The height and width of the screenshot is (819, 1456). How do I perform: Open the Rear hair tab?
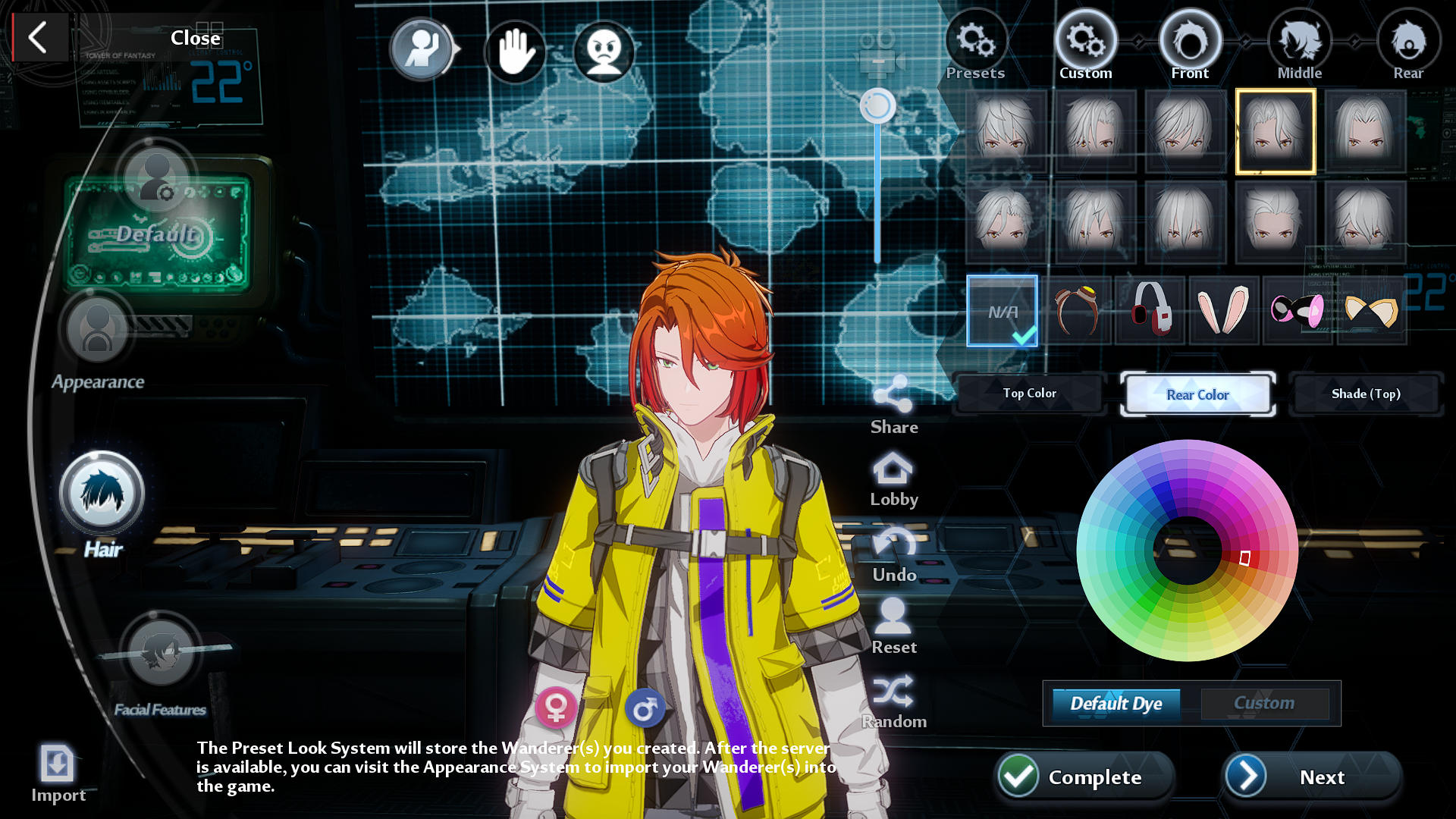pos(1408,45)
